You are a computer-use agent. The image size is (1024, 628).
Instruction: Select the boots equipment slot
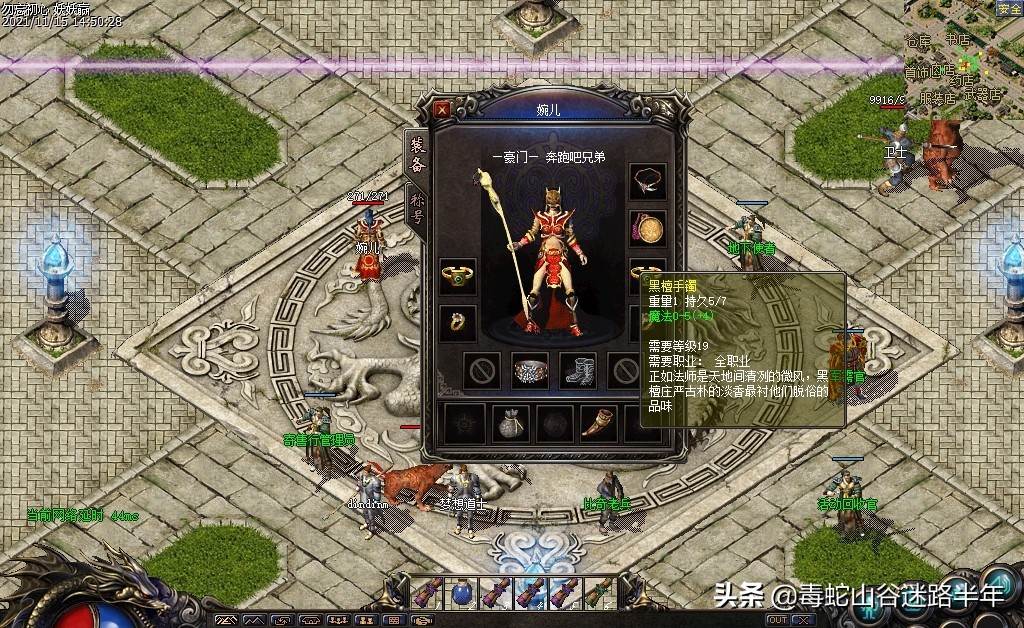[x=577, y=371]
